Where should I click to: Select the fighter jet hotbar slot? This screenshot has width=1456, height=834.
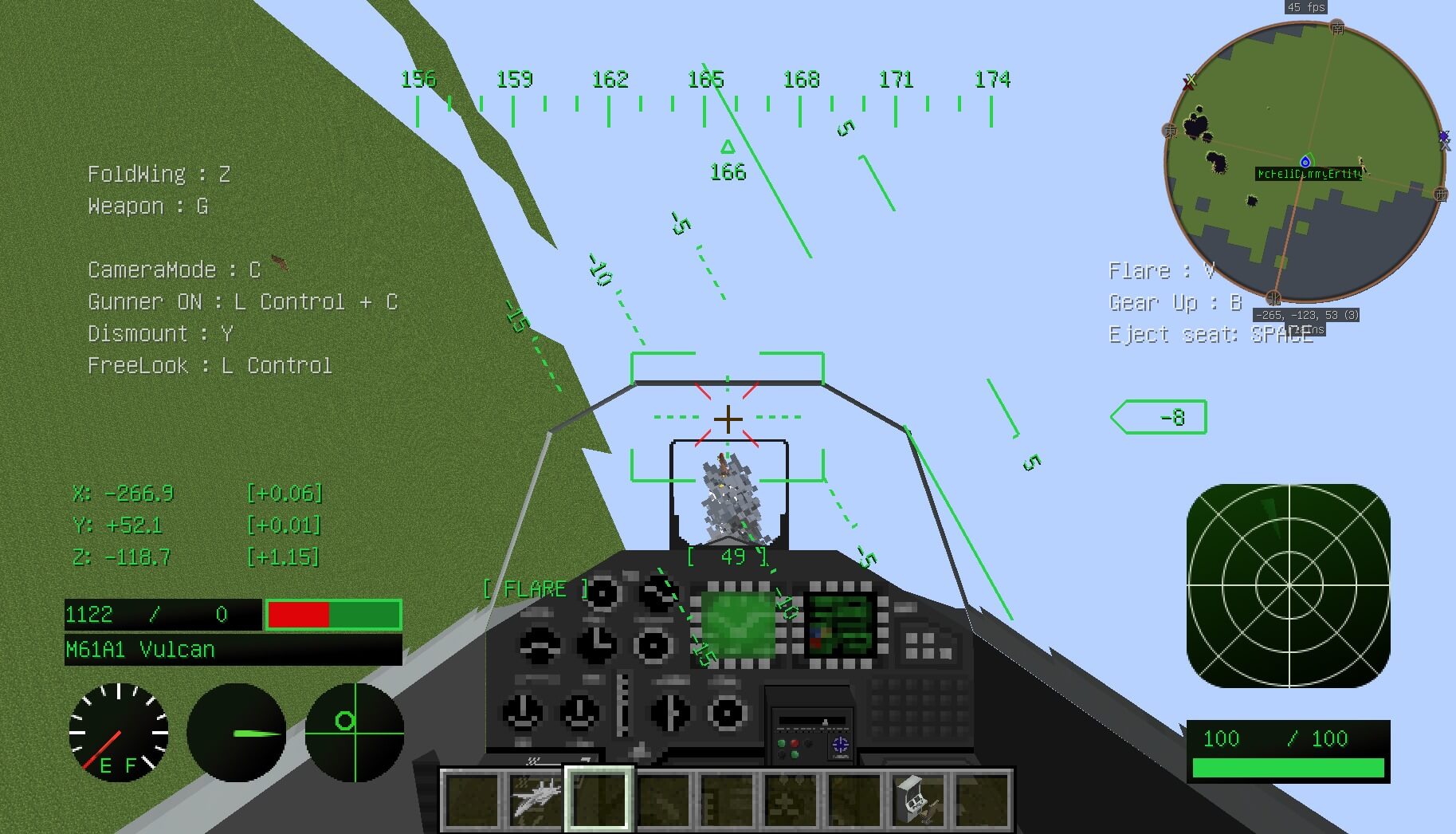tap(536, 799)
